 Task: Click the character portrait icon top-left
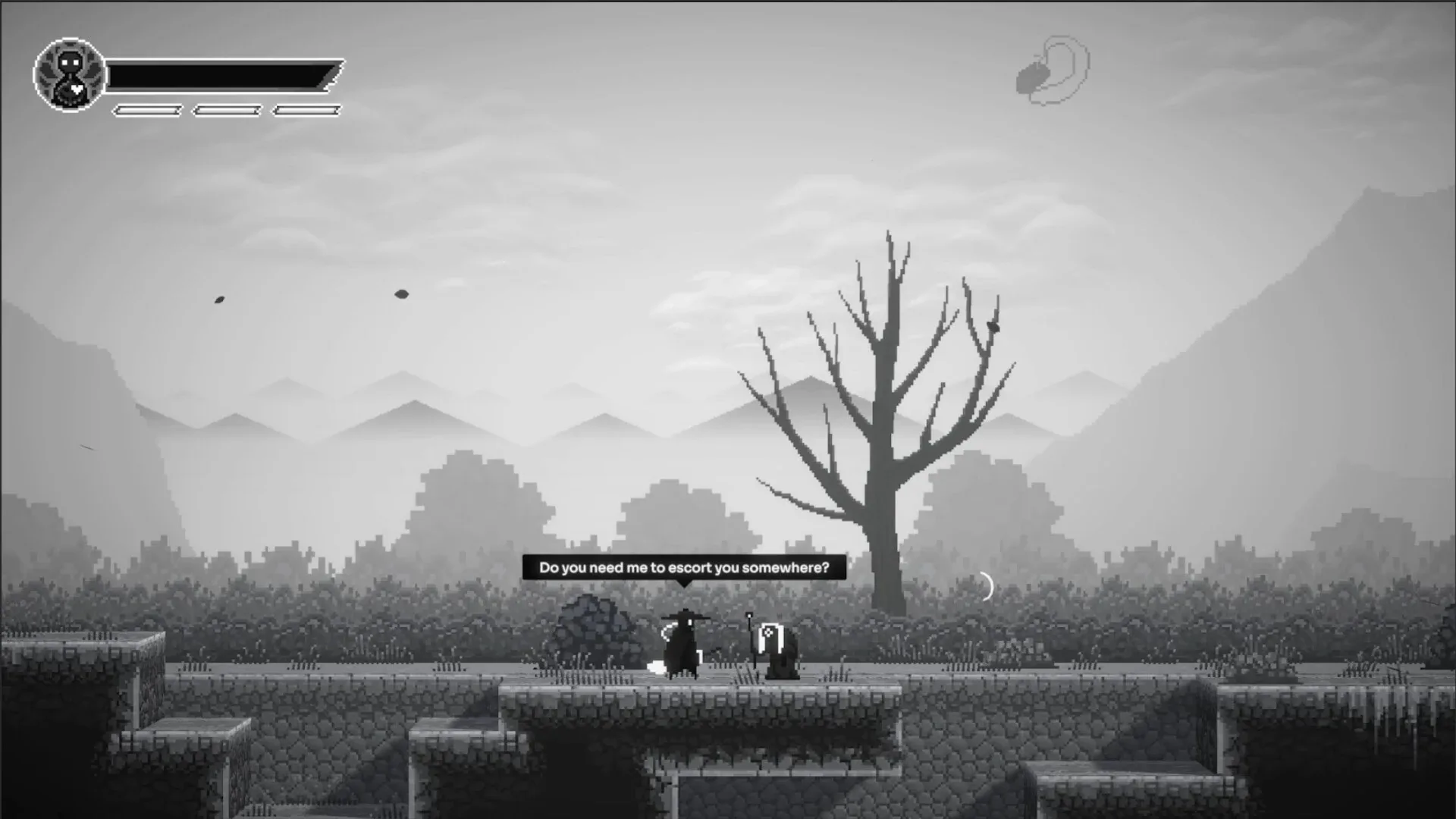point(68,74)
